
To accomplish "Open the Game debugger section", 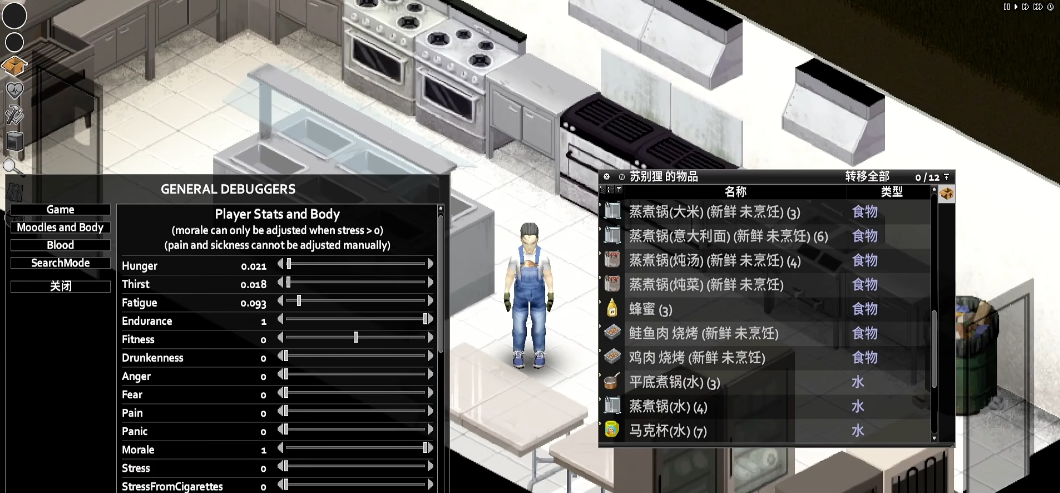I will [x=60, y=210].
